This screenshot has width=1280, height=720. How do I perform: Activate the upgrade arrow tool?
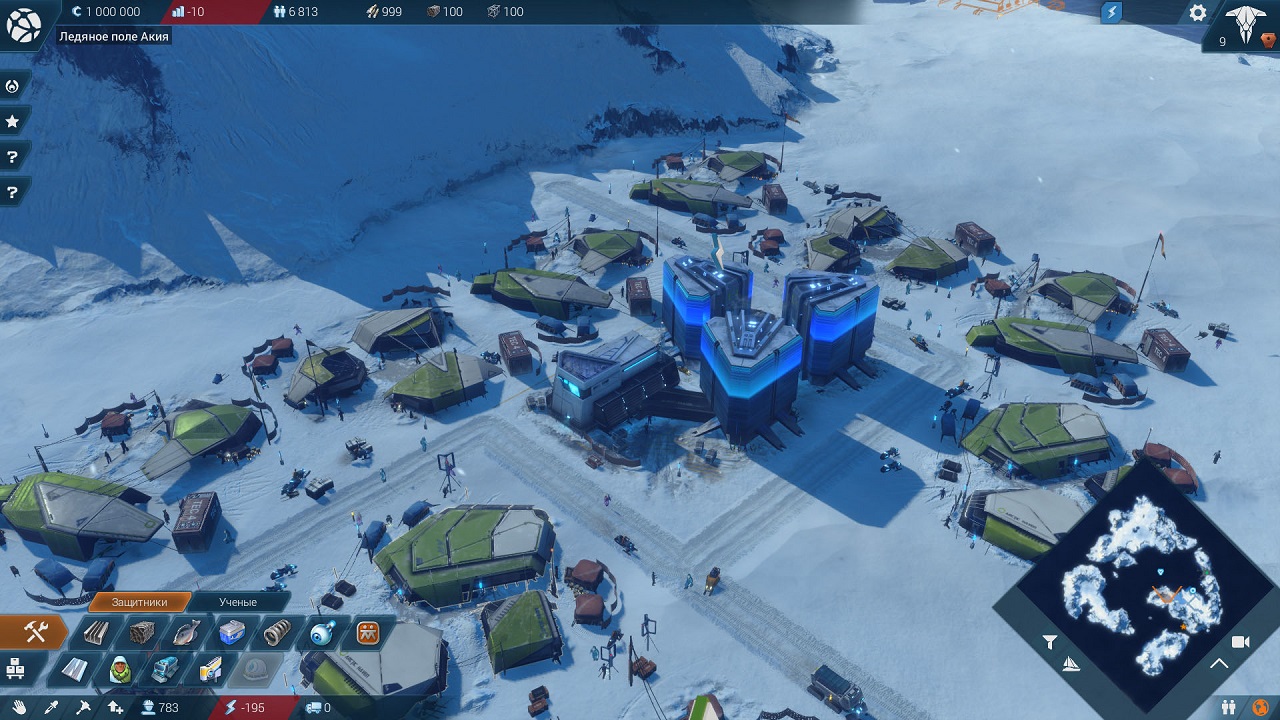(116, 707)
